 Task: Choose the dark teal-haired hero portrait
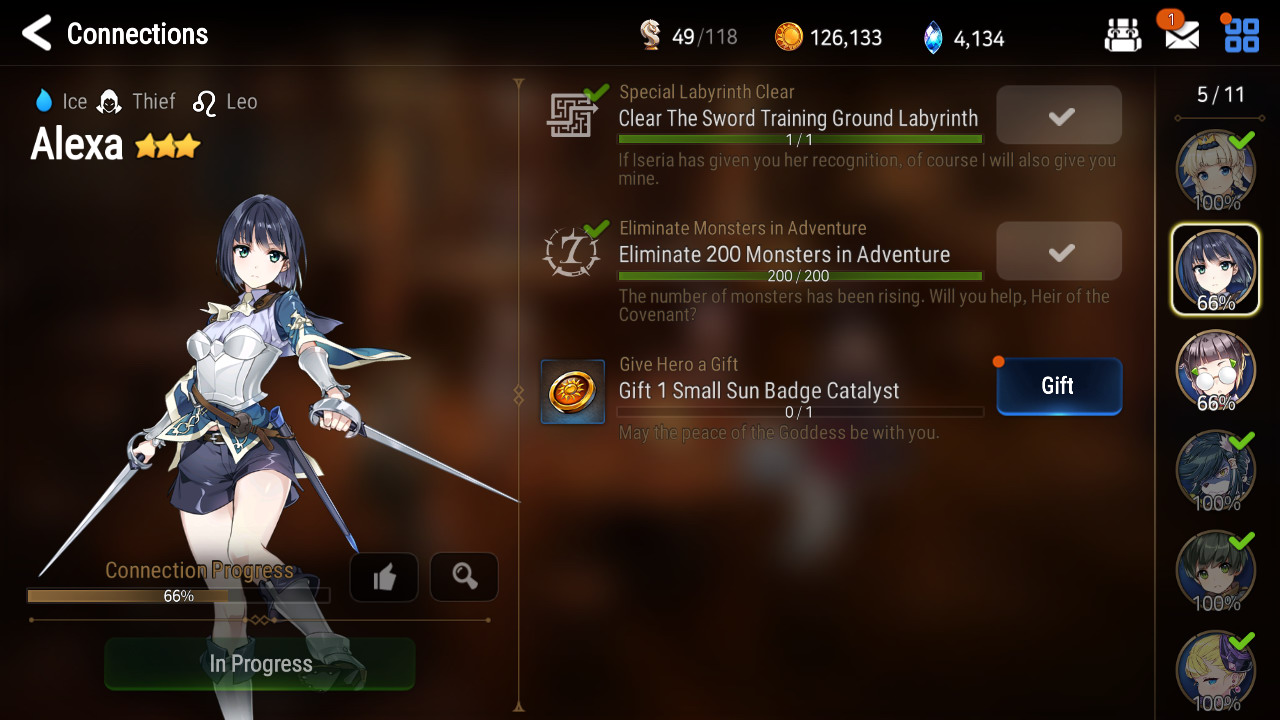(x=1216, y=469)
